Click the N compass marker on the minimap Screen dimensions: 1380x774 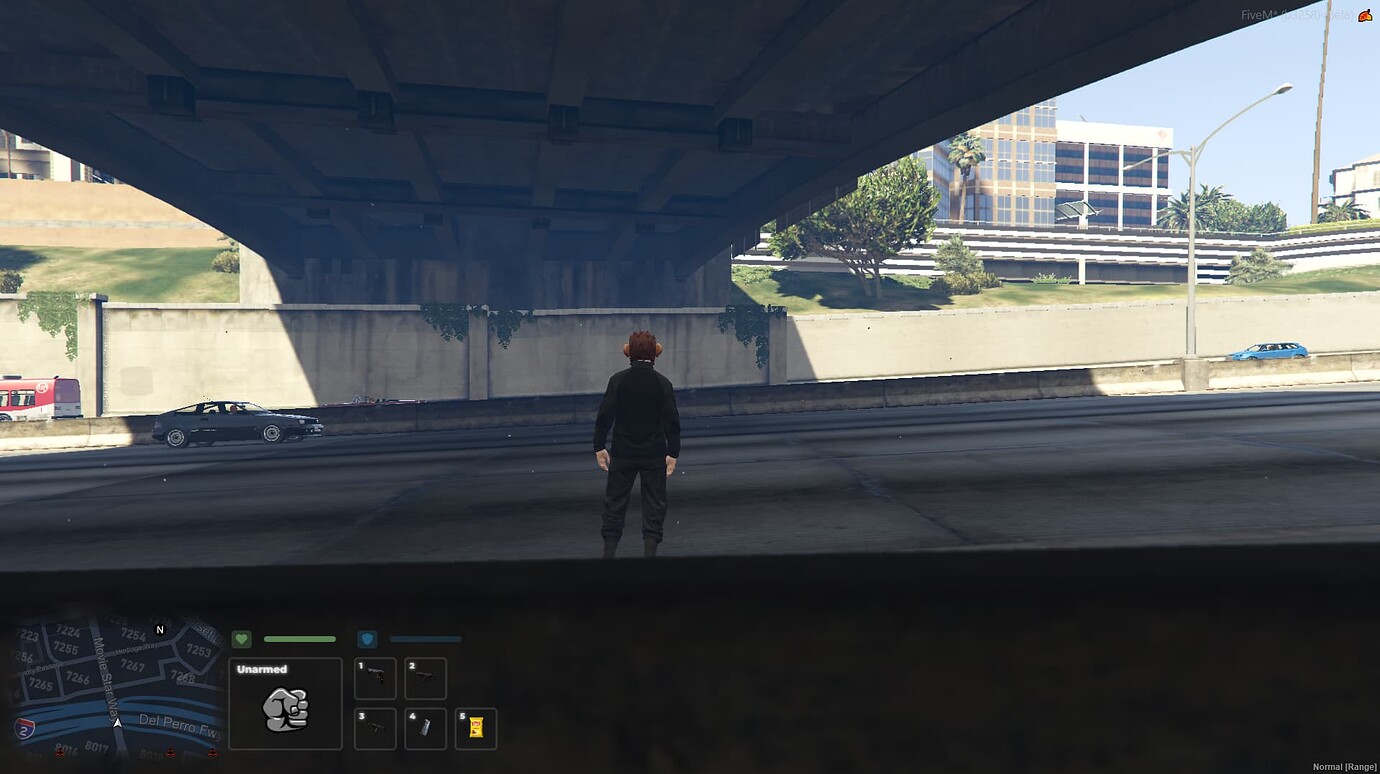[160, 630]
